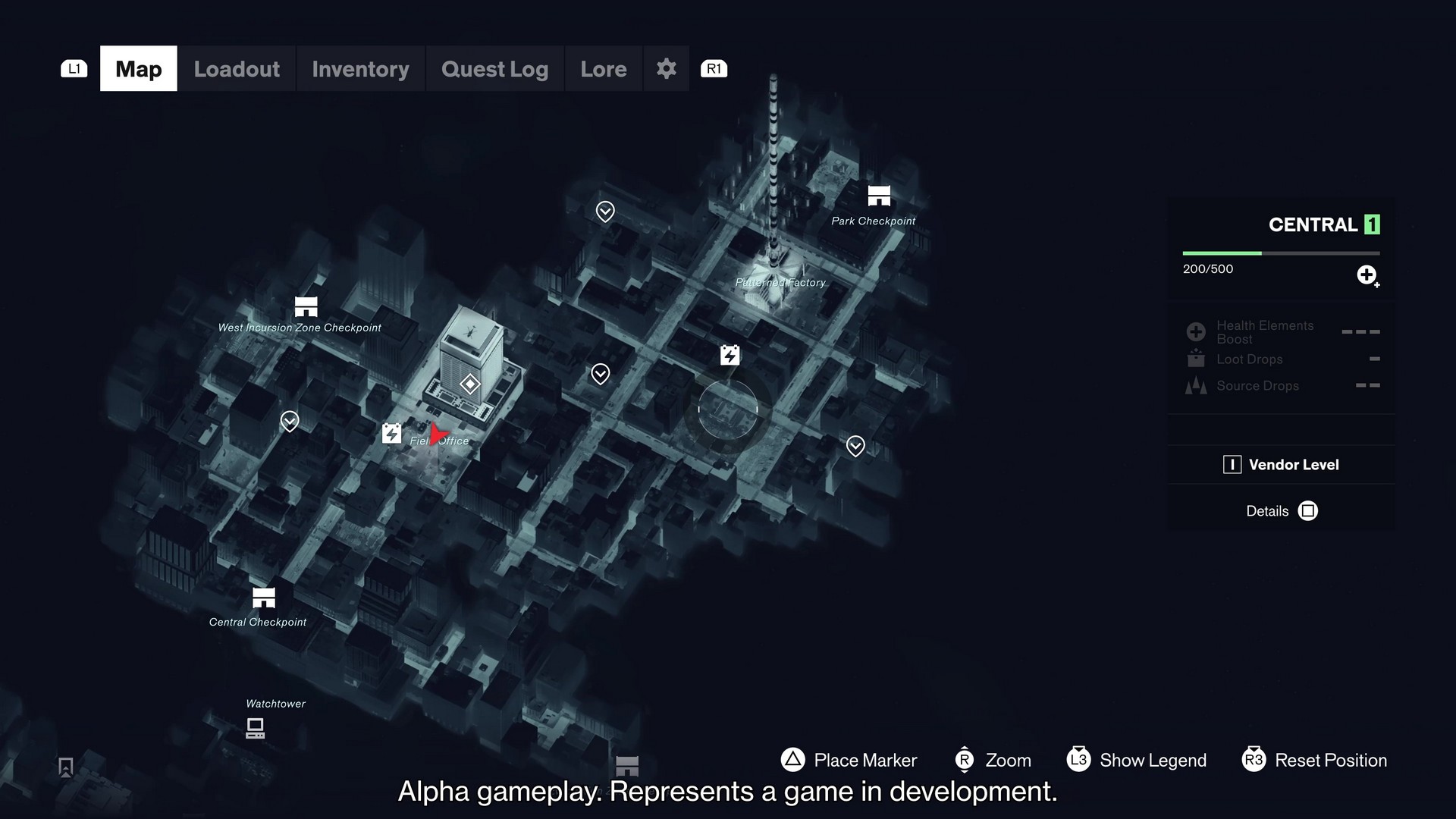Viewport: 1456px width, 819px height.
Task: Open Details for the Central zone
Action: [1281, 510]
